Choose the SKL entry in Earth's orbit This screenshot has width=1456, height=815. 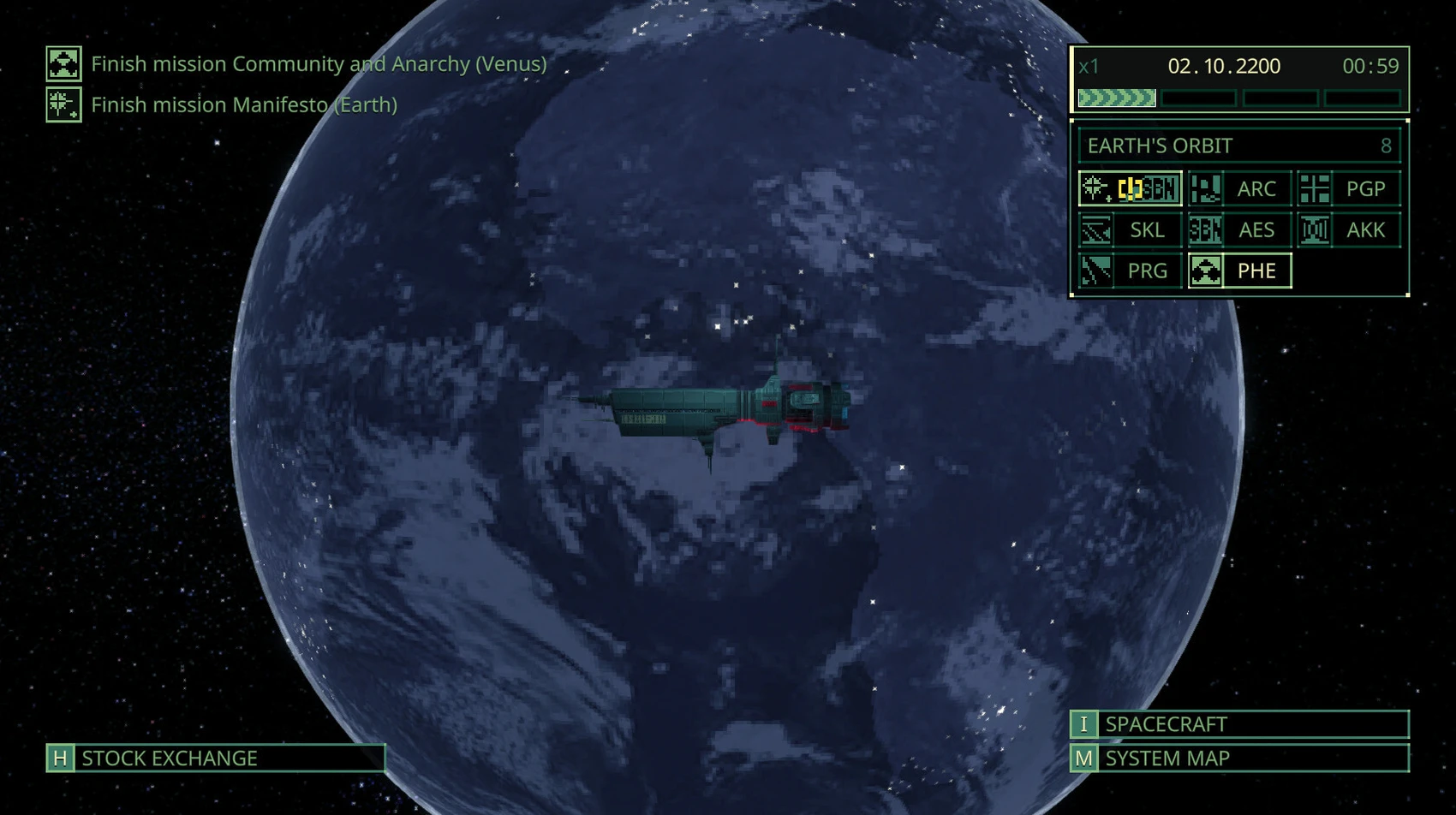coord(1130,229)
